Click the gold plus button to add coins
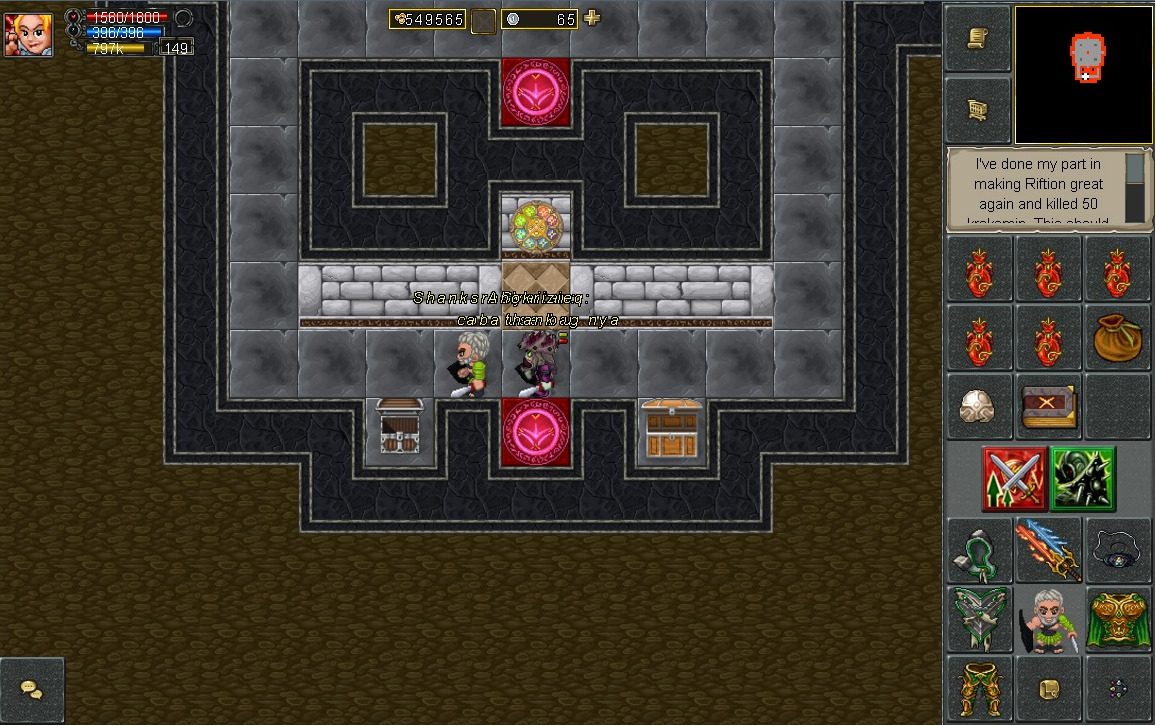1156x726 pixels. pyautogui.click(x=592, y=18)
